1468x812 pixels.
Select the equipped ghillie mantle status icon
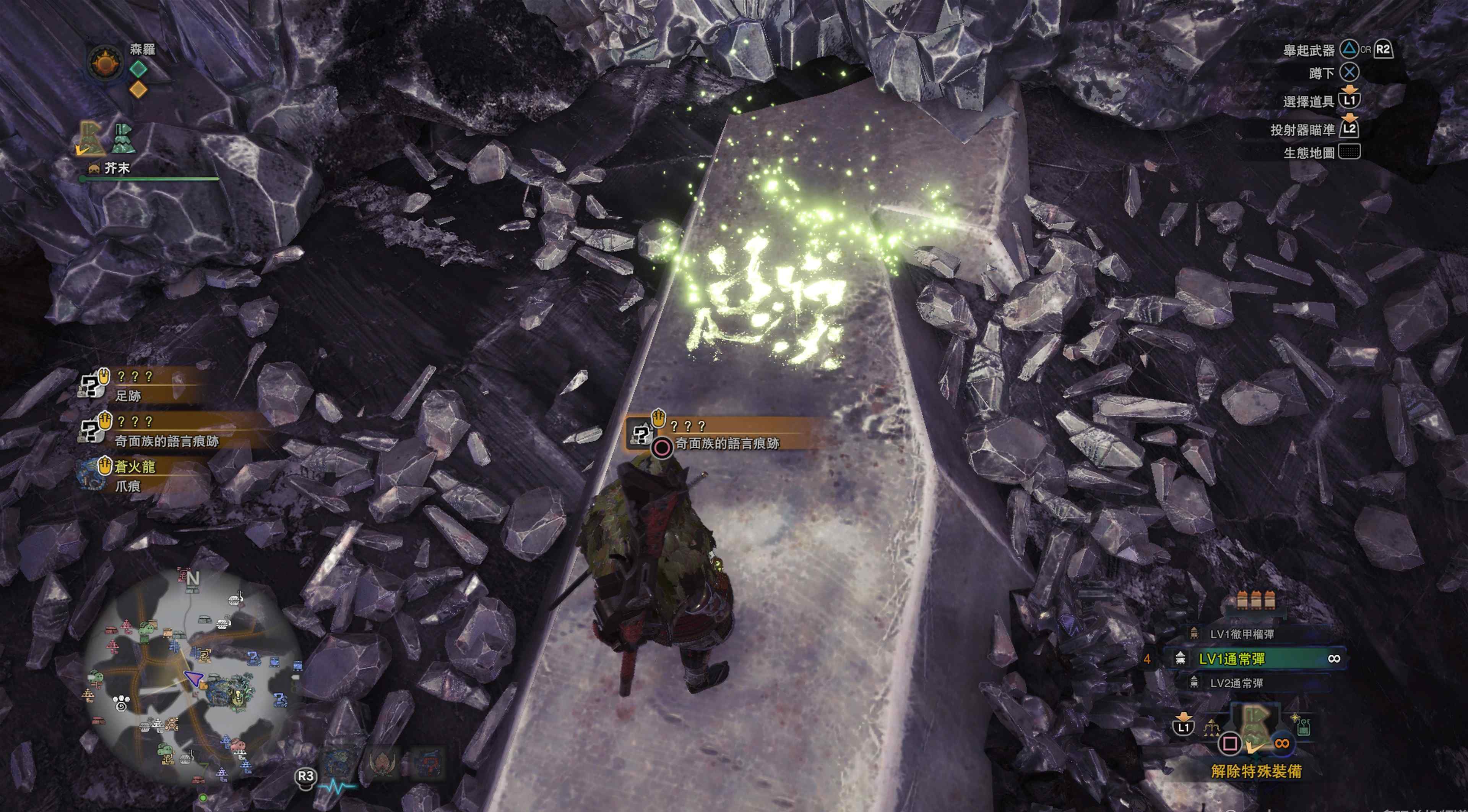coord(91,138)
